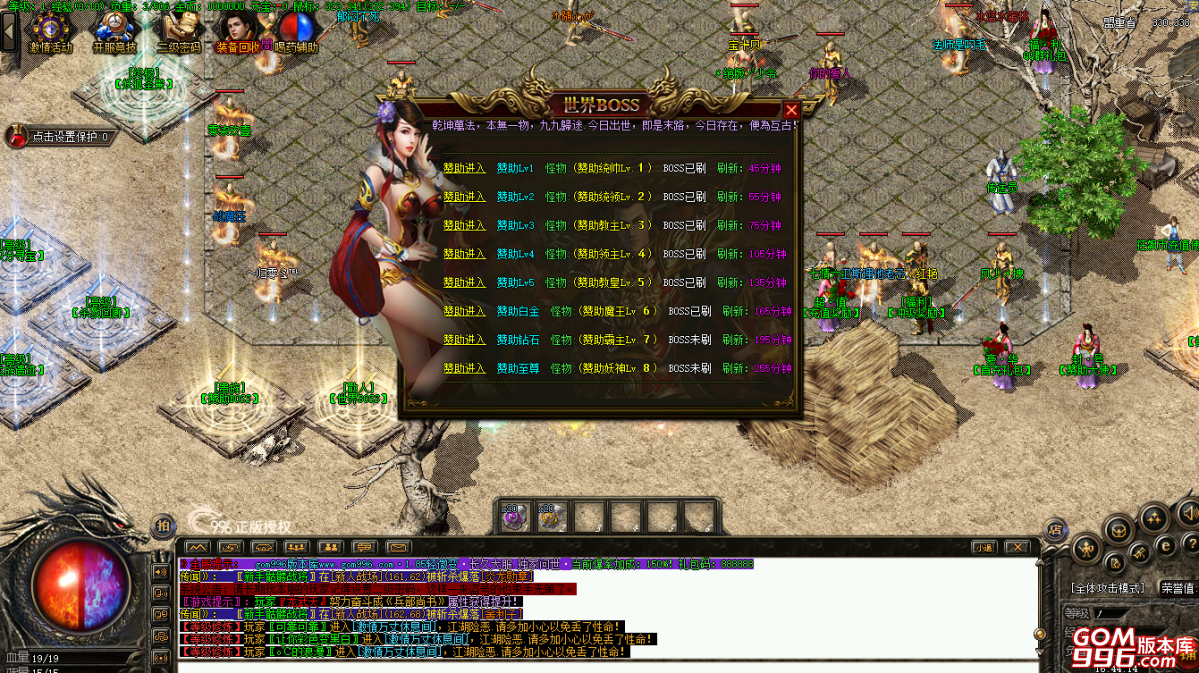Viewport: 1199px width, 673px height.
Task: Enter the 赞助至尊 boss map link
Action: (x=464, y=368)
